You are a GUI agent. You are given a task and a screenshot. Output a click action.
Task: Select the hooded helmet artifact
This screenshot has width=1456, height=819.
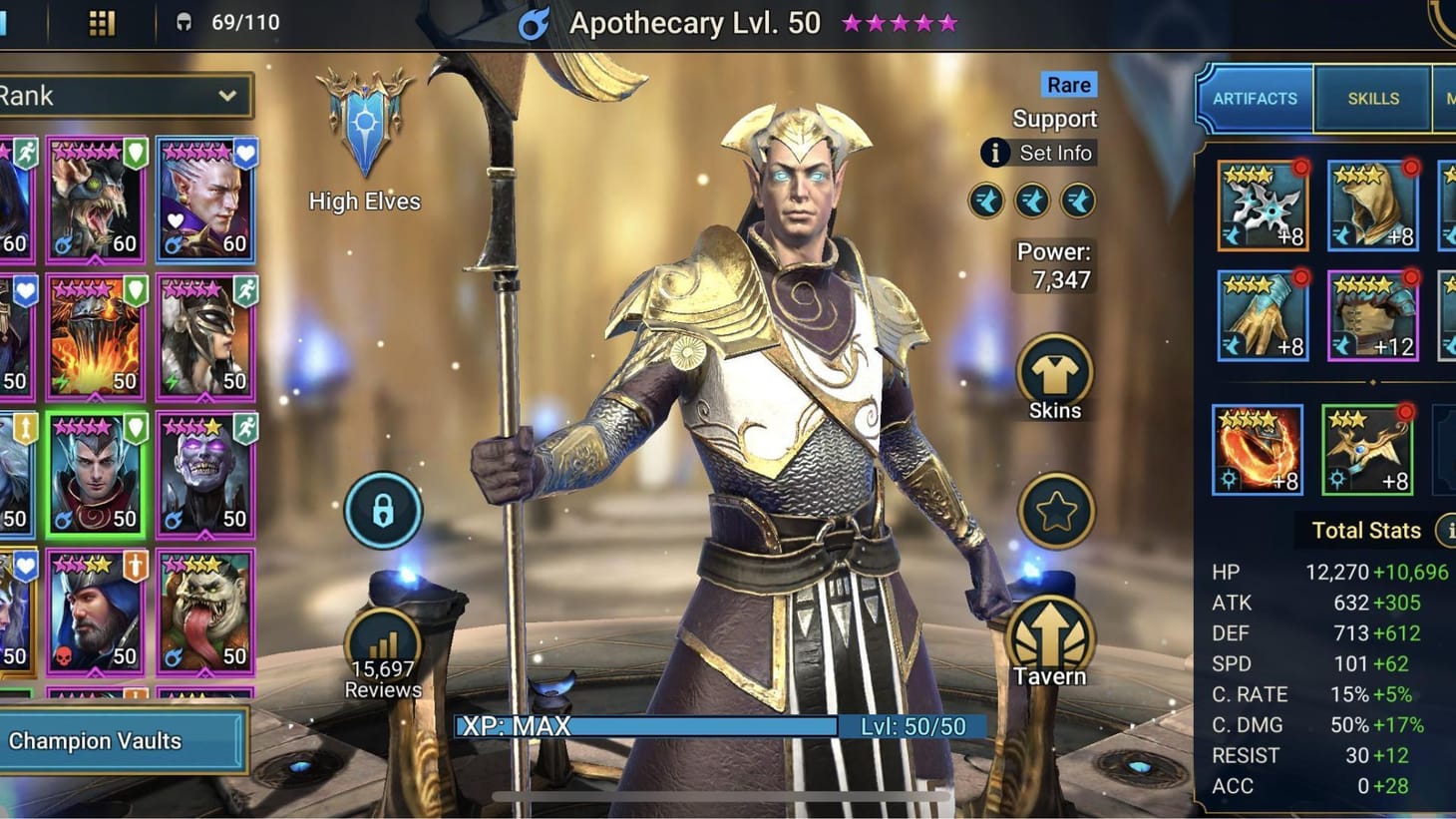coord(1371,205)
